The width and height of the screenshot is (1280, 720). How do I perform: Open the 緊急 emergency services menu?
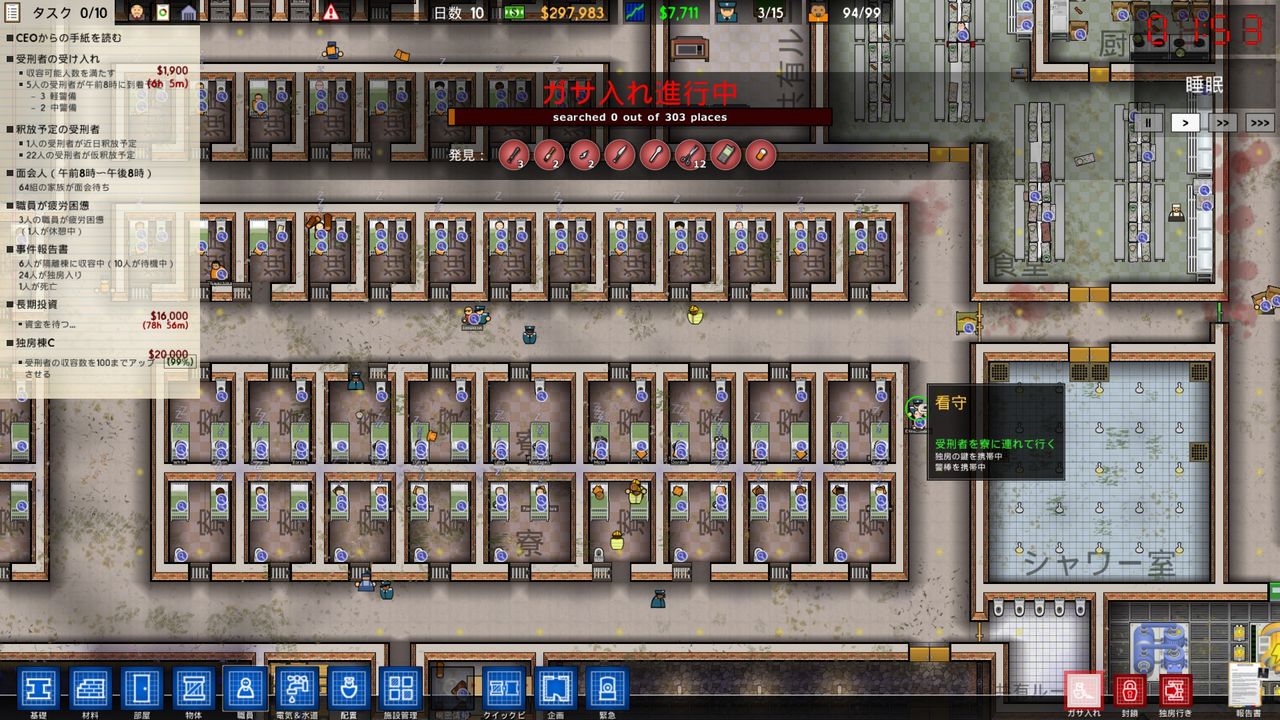tap(609, 688)
